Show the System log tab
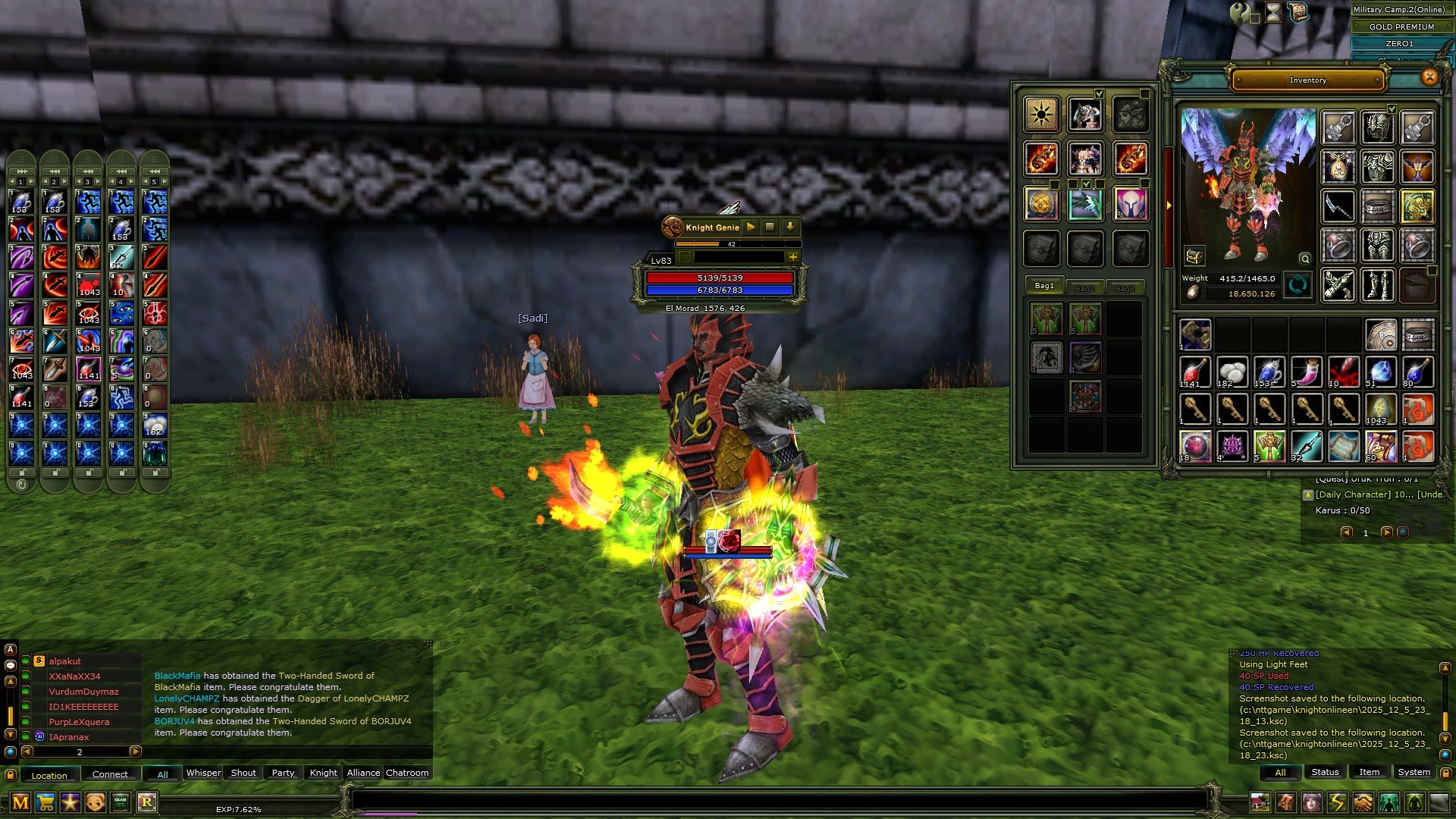1456x819 pixels. pyautogui.click(x=1414, y=772)
